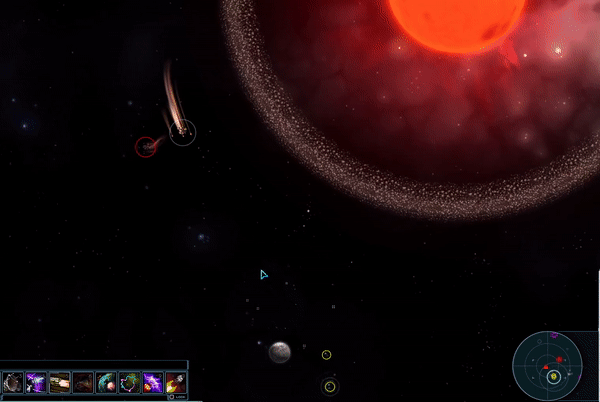Image resolution: width=600 pixels, height=402 pixels.
Task: Activate the teal shield planet ability
Action: [x=106, y=382]
